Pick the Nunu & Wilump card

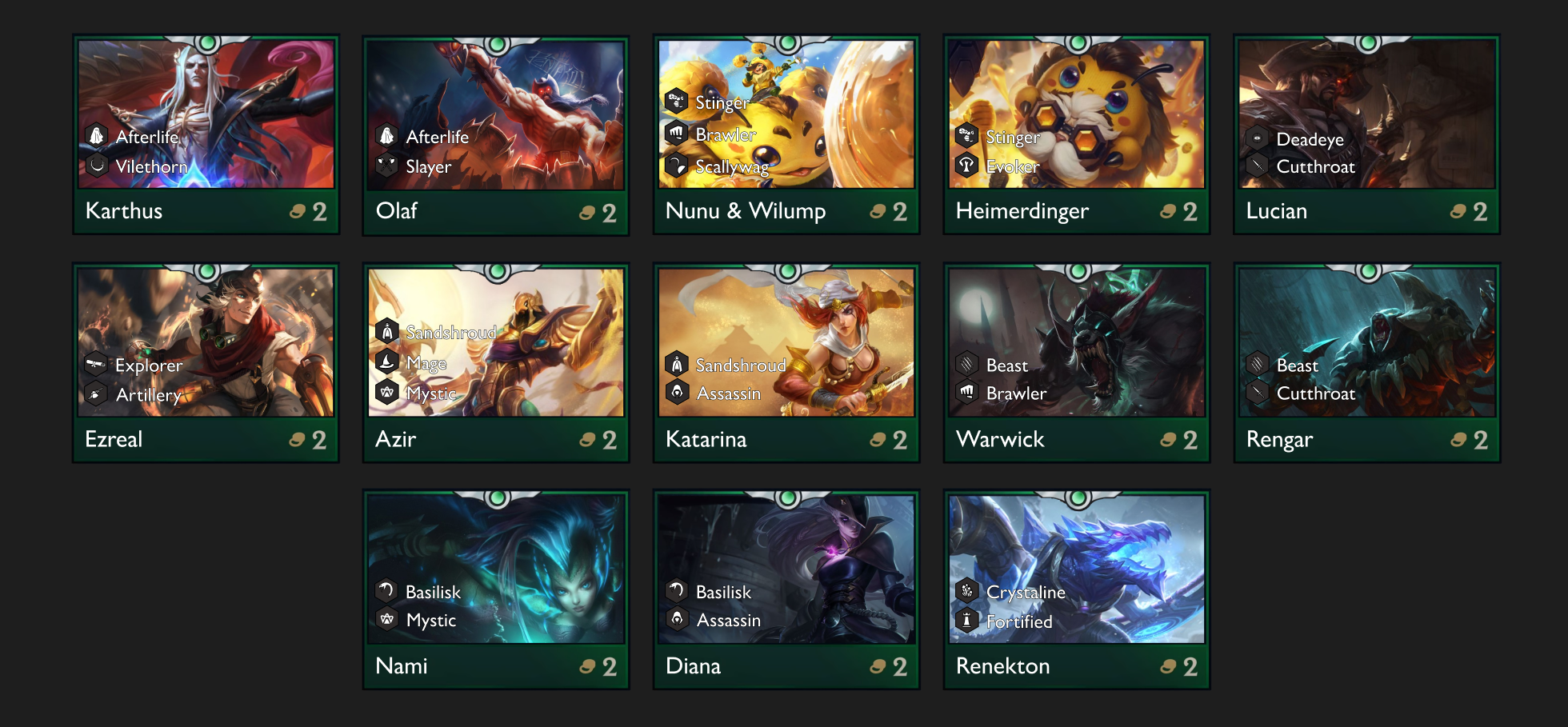[786, 134]
